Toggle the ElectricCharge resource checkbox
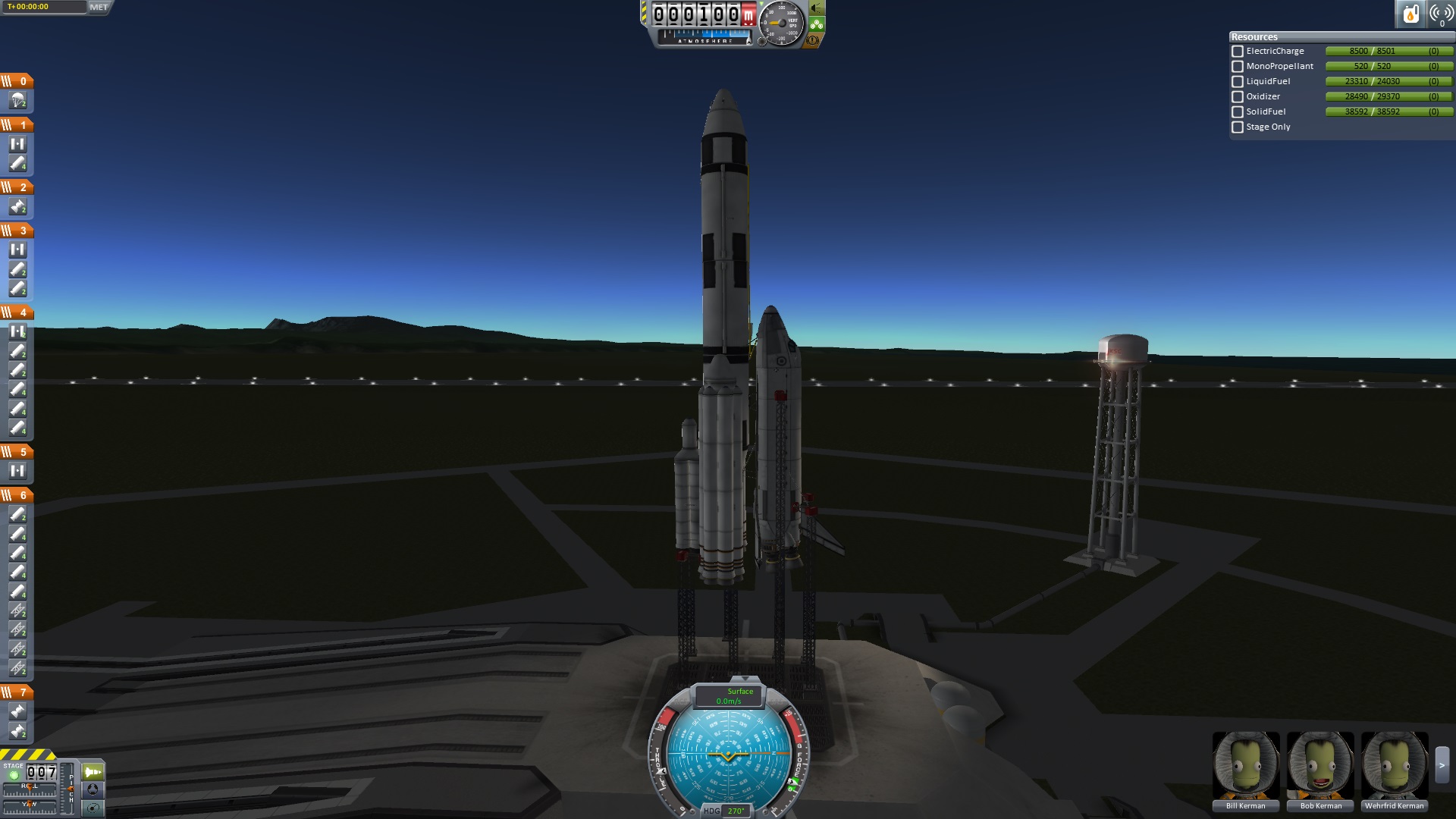This screenshot has width=1456, height=819. [x=1238, y=52]
